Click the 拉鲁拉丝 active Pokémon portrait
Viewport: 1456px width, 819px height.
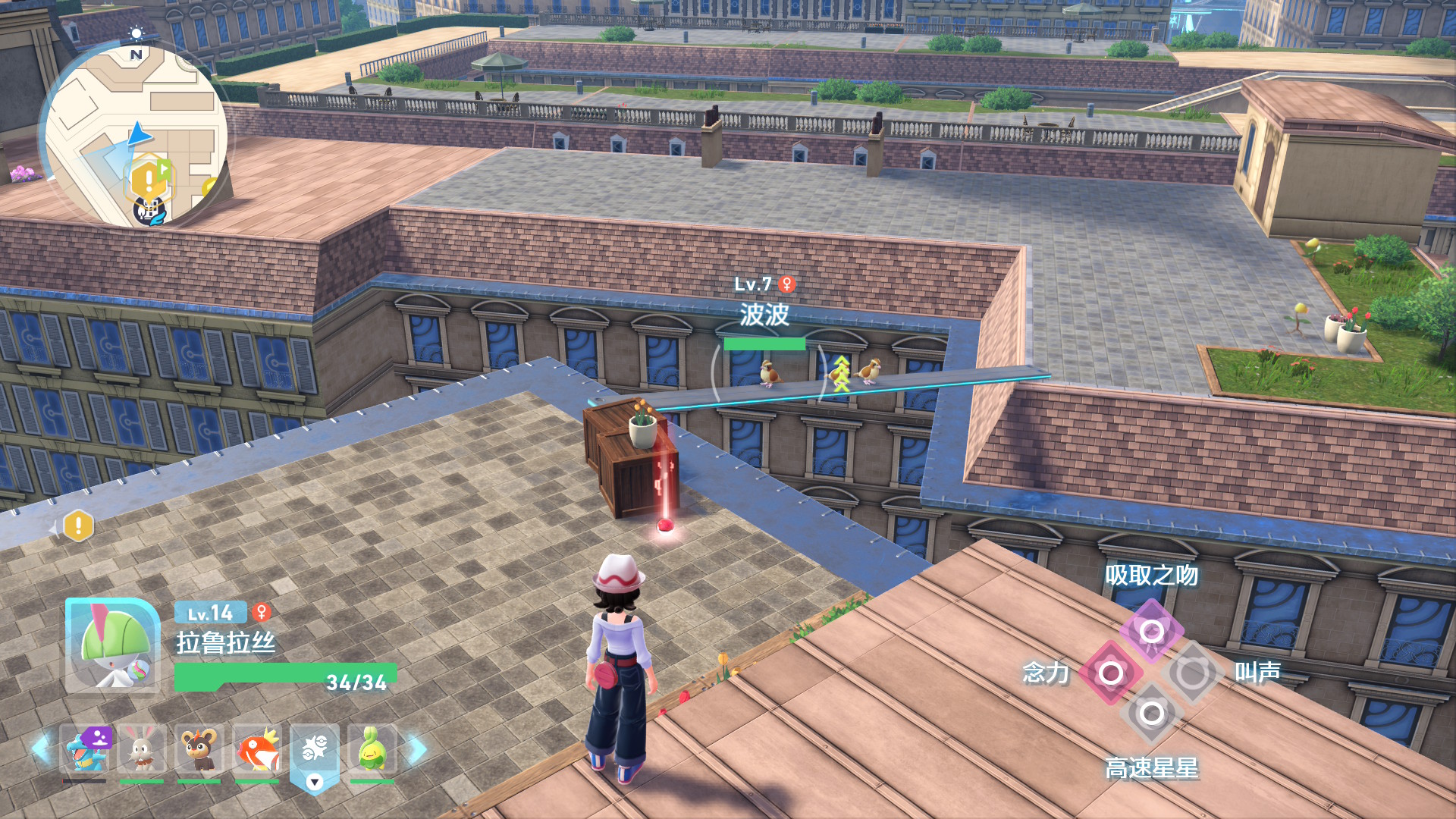(x=112, y=645)
